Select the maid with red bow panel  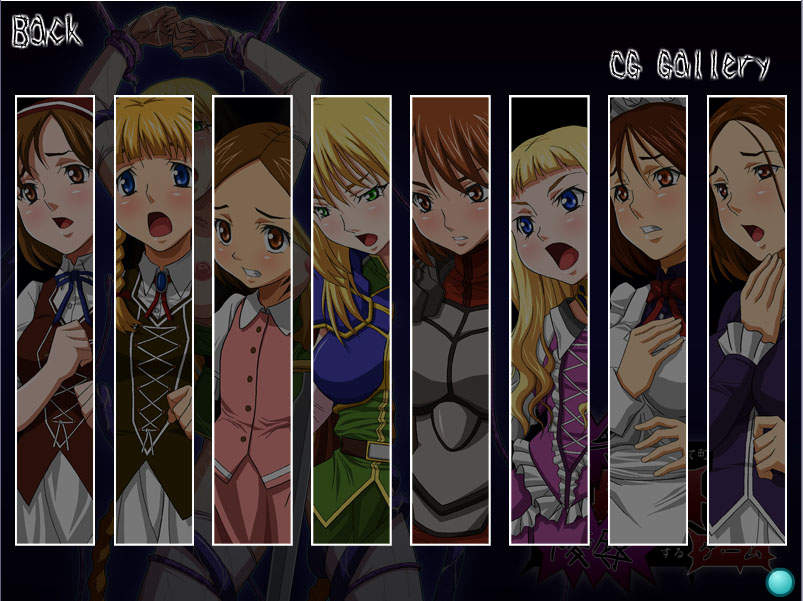pos(648,320)
